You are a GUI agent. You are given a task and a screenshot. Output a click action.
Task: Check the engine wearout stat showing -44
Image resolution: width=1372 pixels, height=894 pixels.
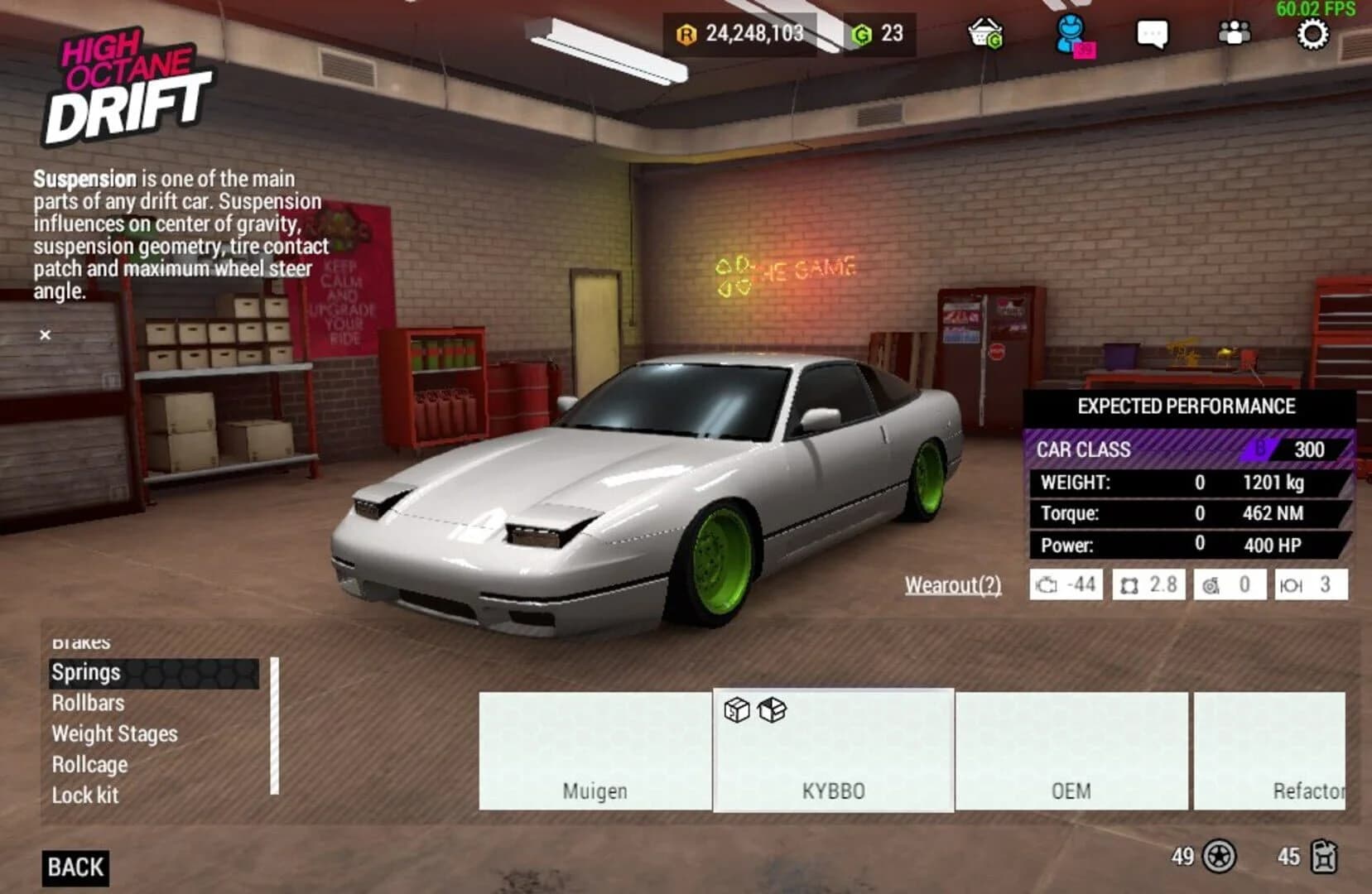[x=1066, y=584]
